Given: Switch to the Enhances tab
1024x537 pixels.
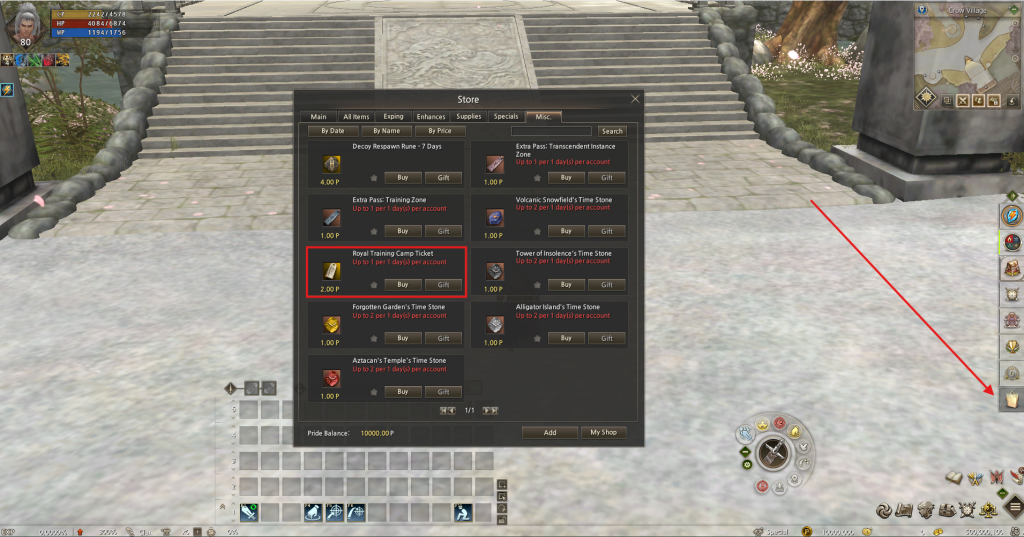Looking at the screenshot, I should pos(431,117).
